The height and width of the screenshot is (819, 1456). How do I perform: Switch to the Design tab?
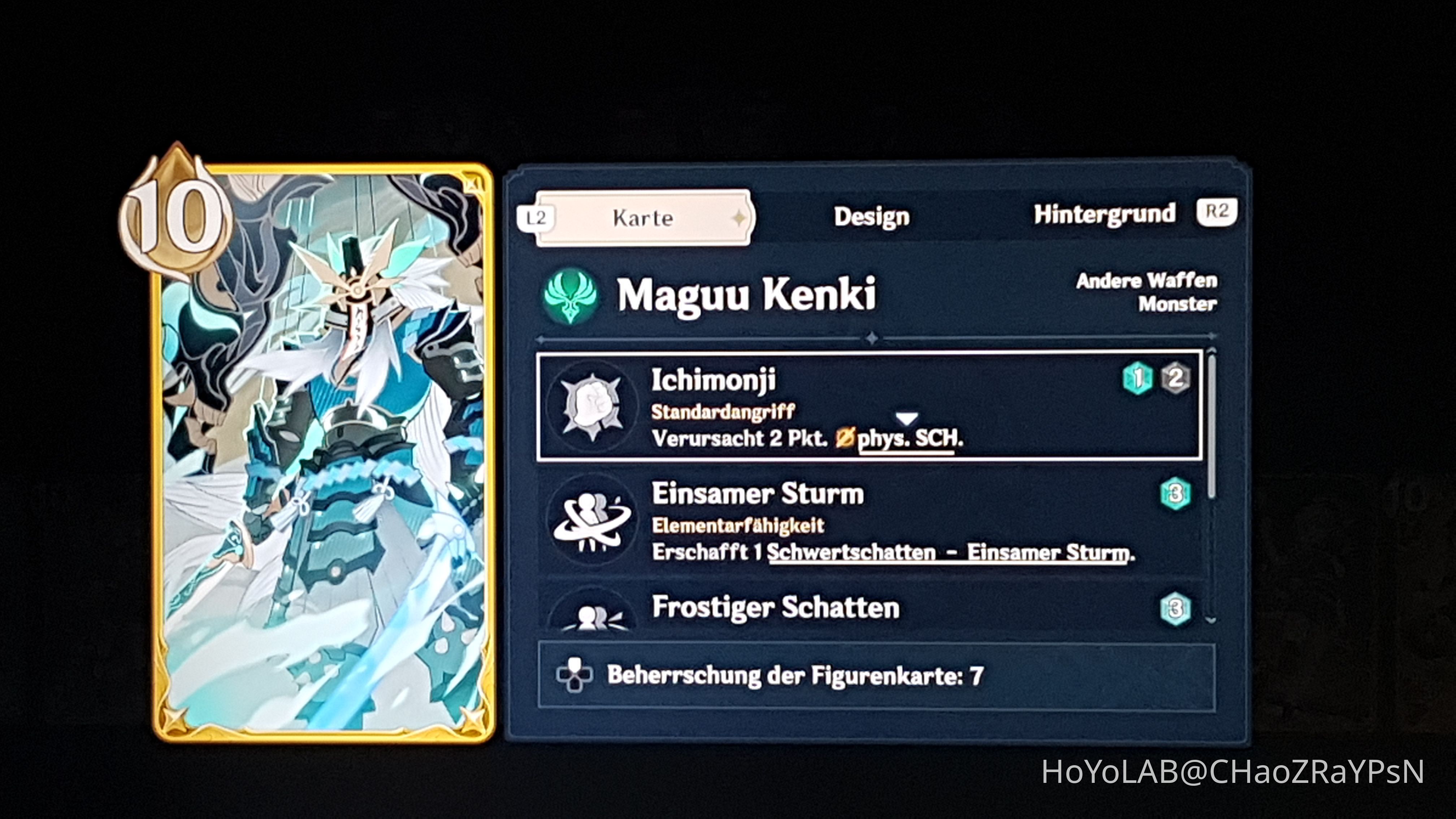coord(872,216)
